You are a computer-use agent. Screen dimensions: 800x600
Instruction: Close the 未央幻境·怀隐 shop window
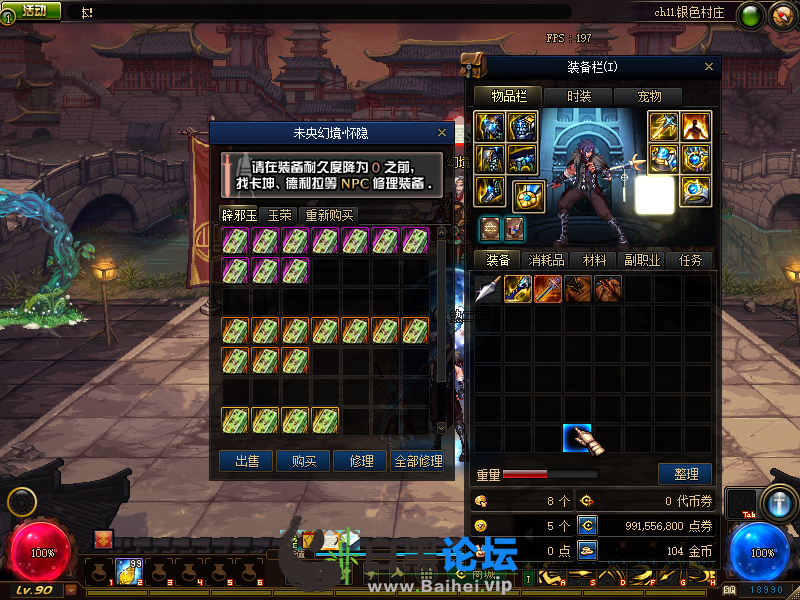pos(442,132)
